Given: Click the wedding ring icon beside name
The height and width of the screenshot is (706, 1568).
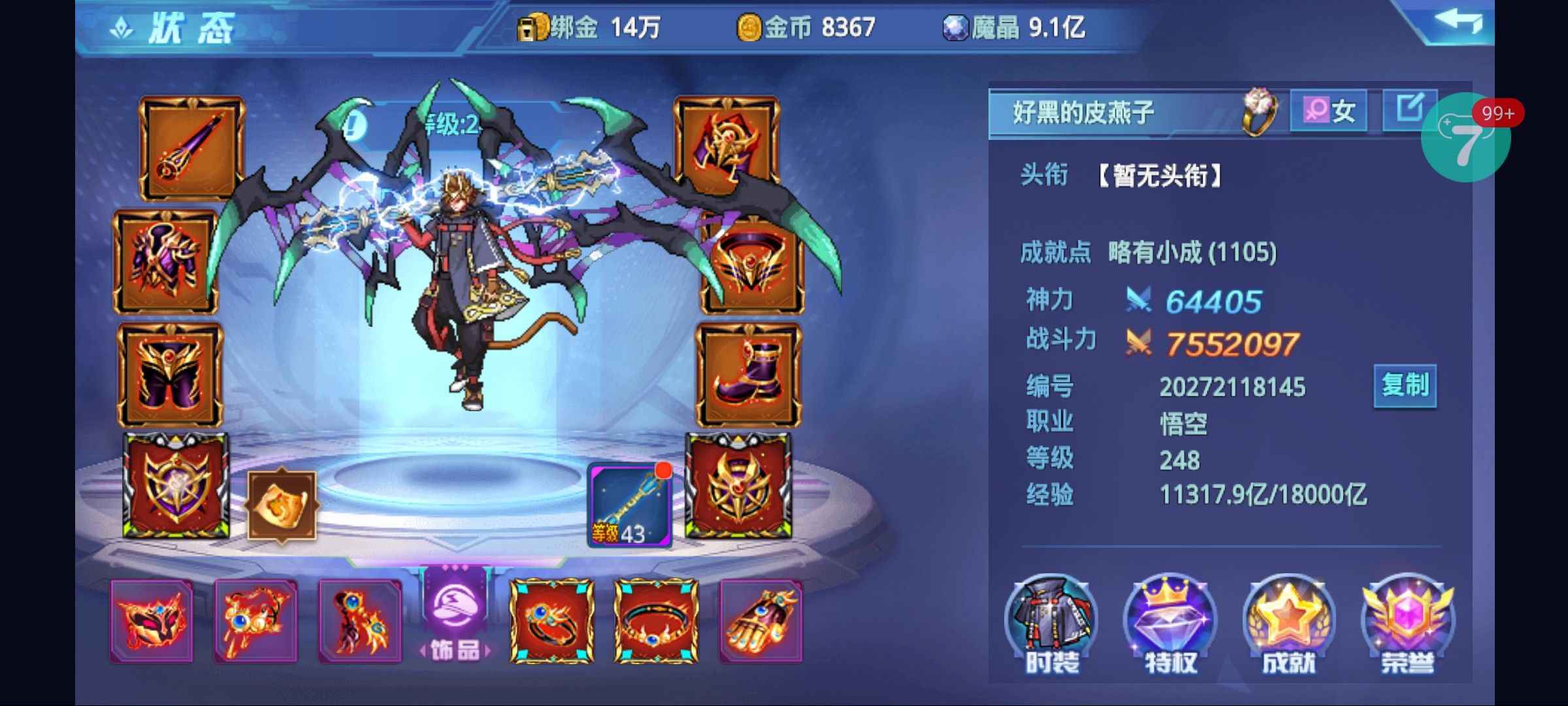Looking at the screenshot, I should (x=1259, y=111).
